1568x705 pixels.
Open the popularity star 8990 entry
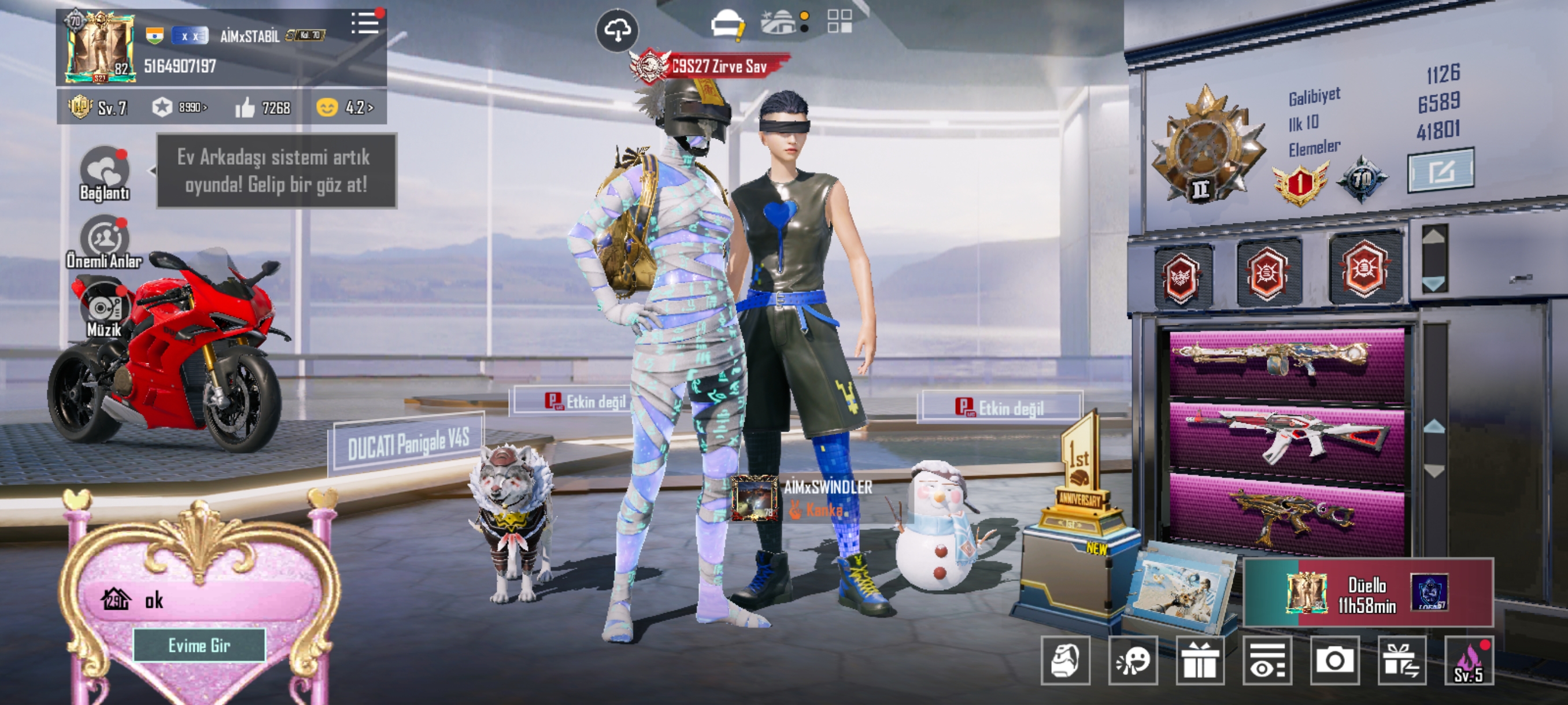point(180,107)
